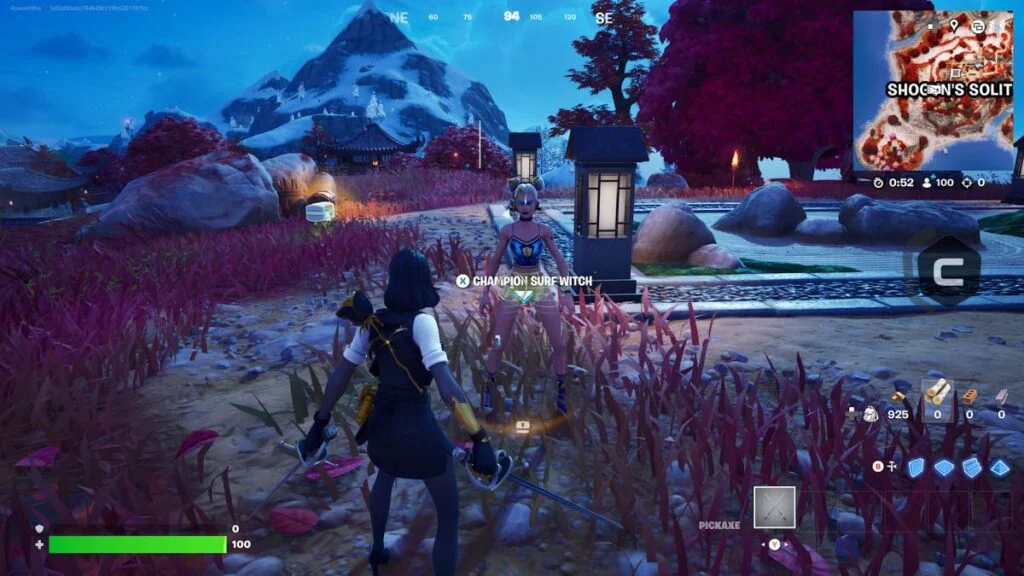
Task: Select the wood material slot
Action: [937, 394]
